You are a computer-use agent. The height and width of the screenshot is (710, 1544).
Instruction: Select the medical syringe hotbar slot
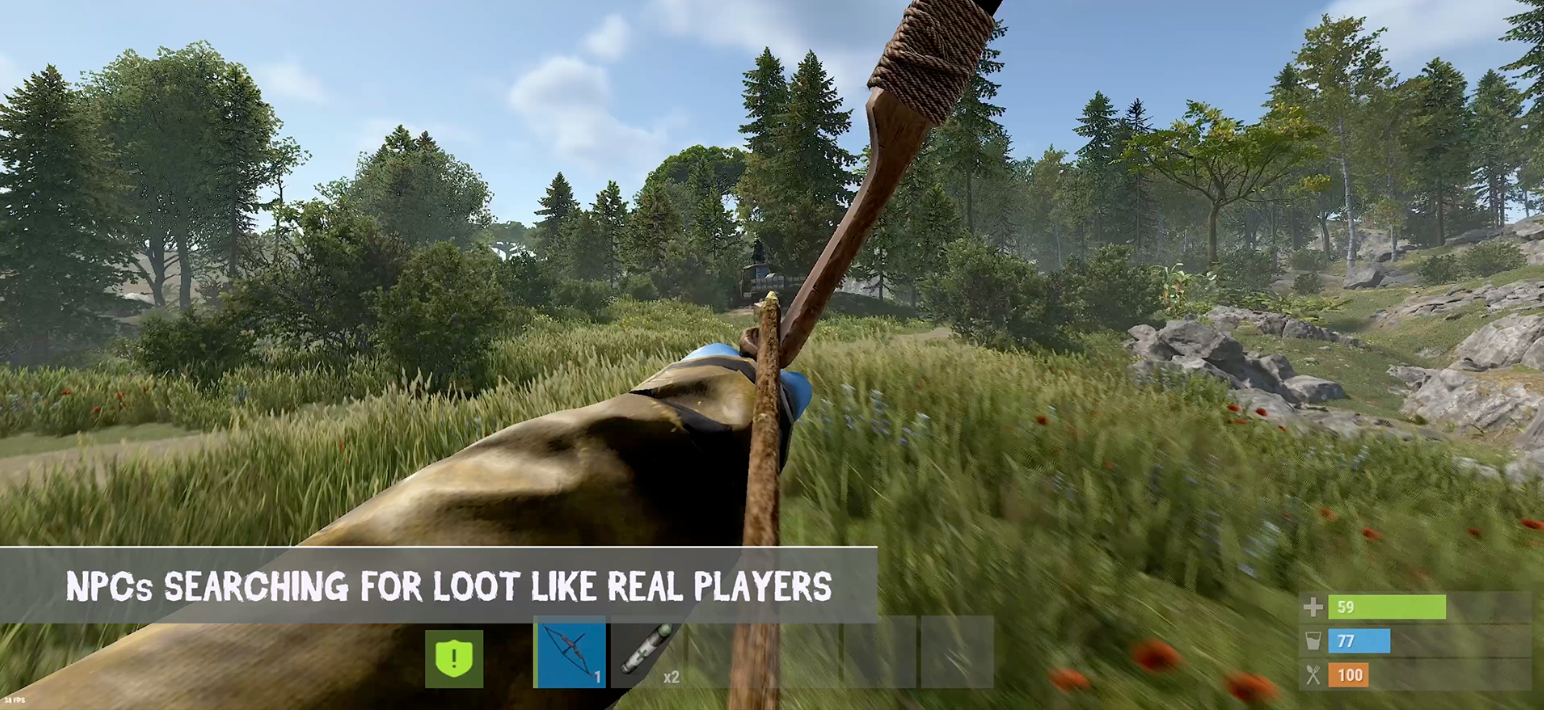(647, 653)
